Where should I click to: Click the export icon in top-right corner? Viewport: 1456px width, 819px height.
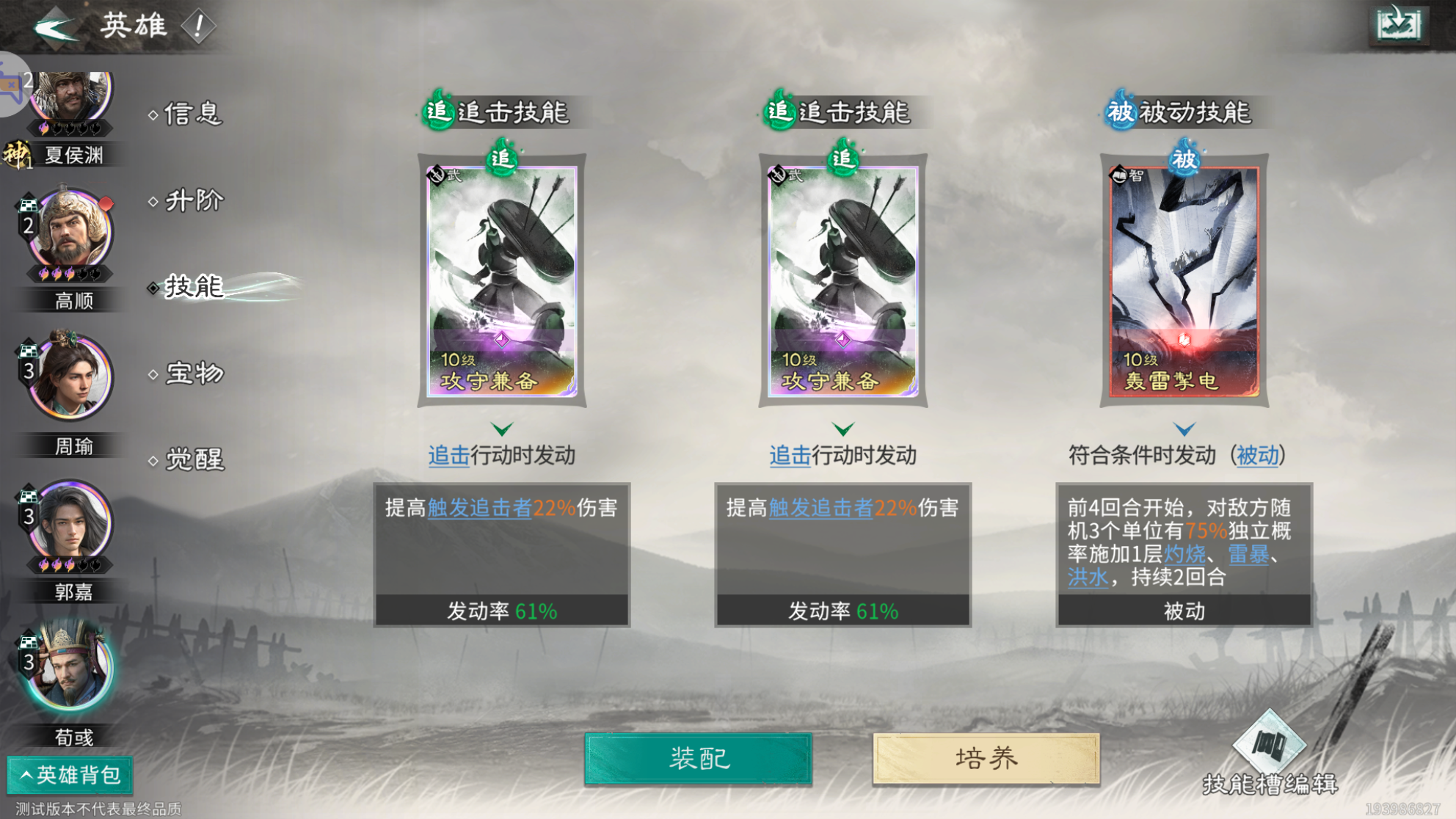click(x=1398, y=23)
